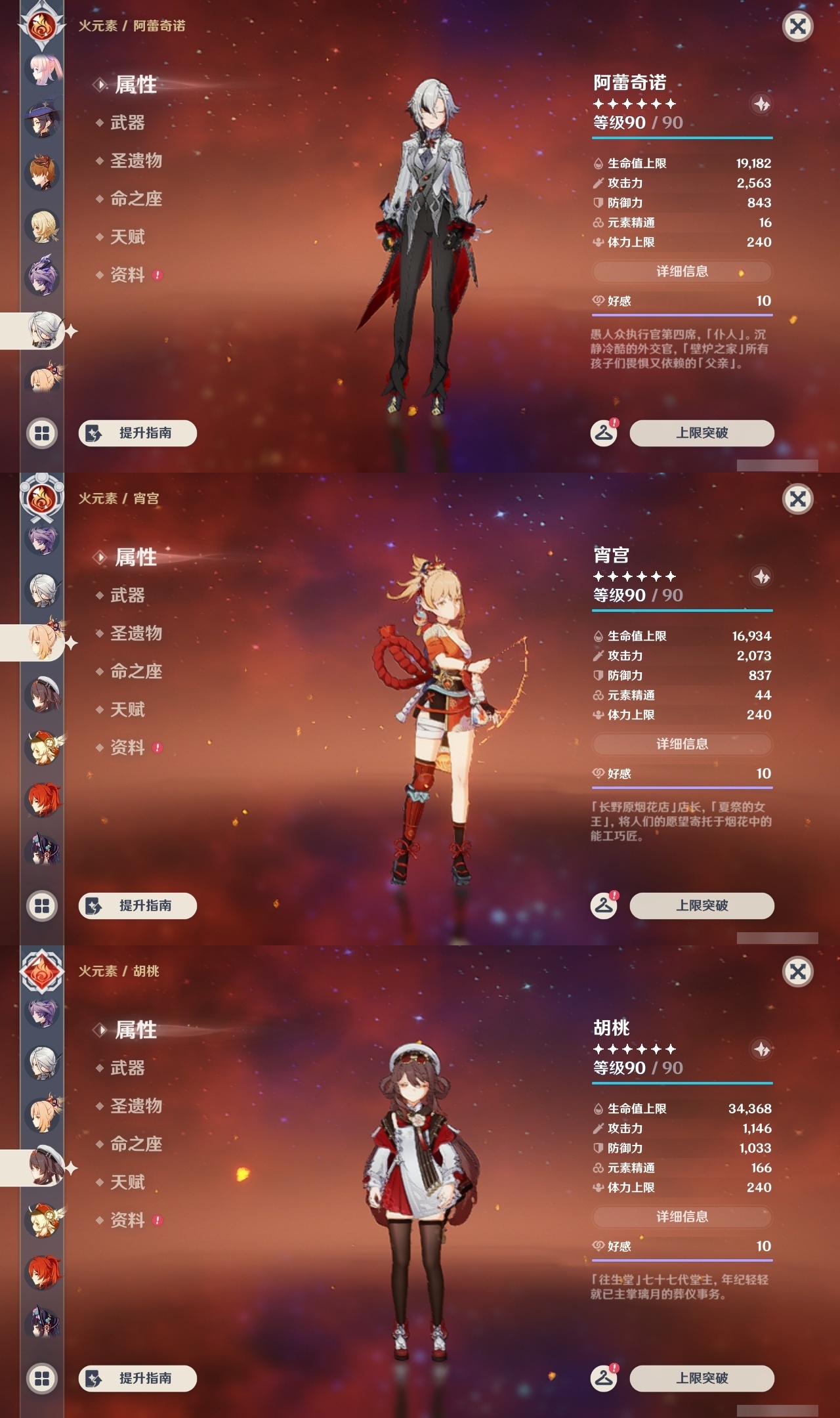Click the 好感 friendship icon in the stats panel
Image resolution: width=840 pixels, height=1418 pixels.
[x=597, y=302]
